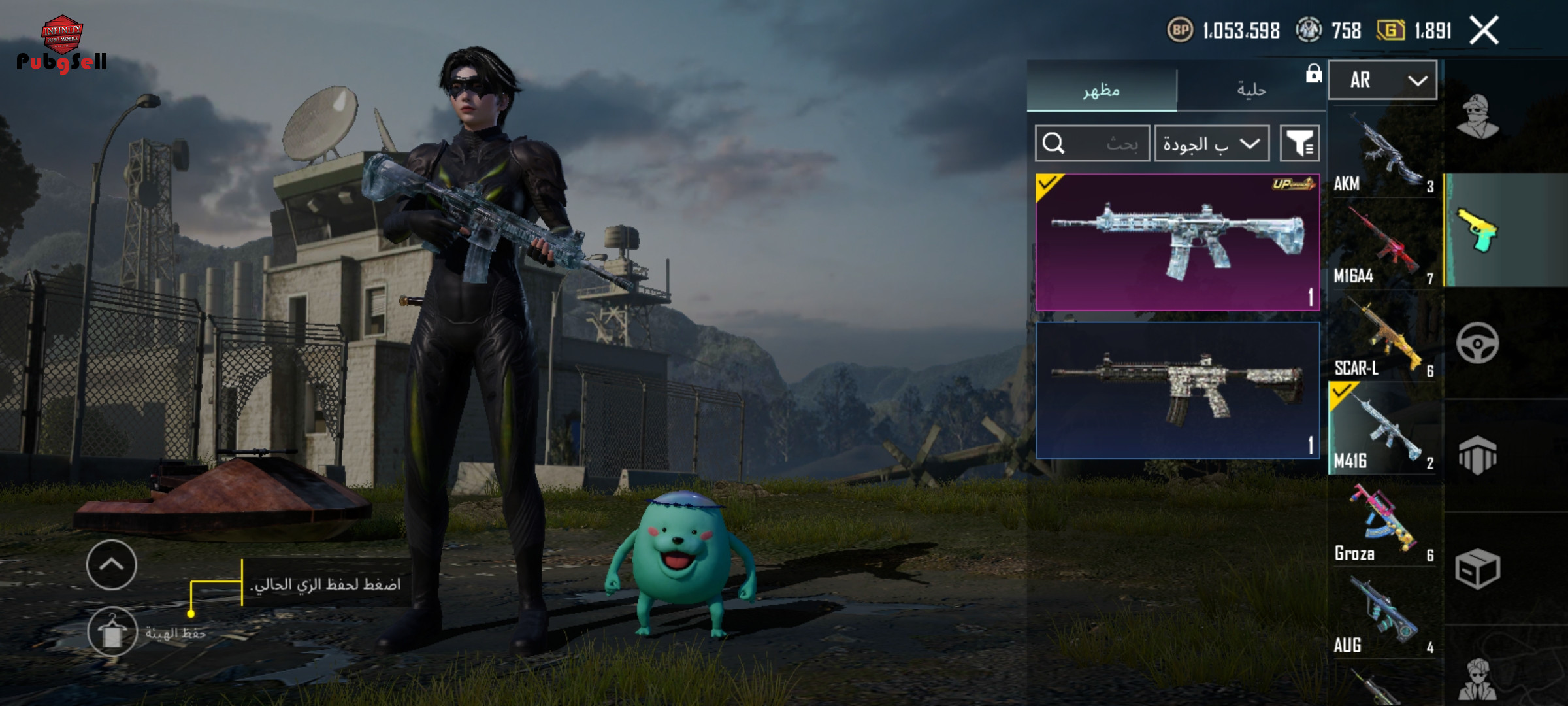Save the current outfit with hanger button
The width and height of the screenshot is (1568, 706).
[112, 631]
